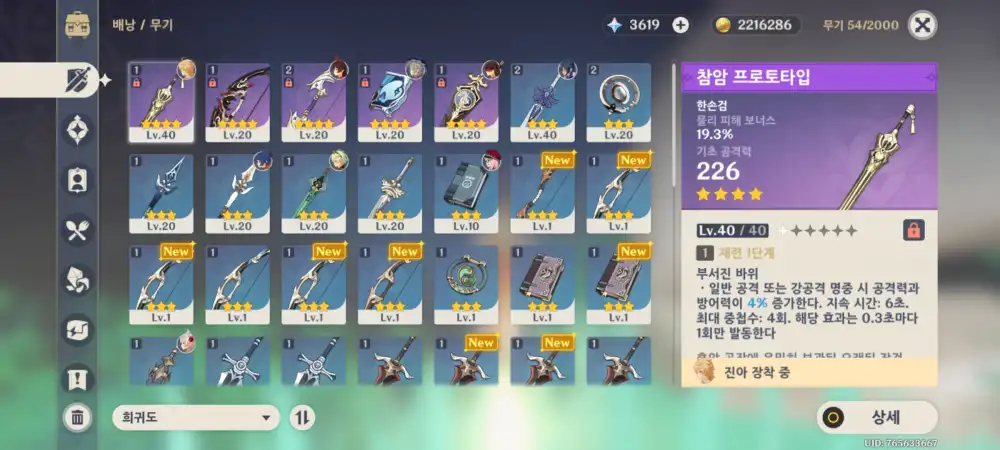
Task: Open the quest items tab (exclamation mark)
Action: [x=77, y=378]
